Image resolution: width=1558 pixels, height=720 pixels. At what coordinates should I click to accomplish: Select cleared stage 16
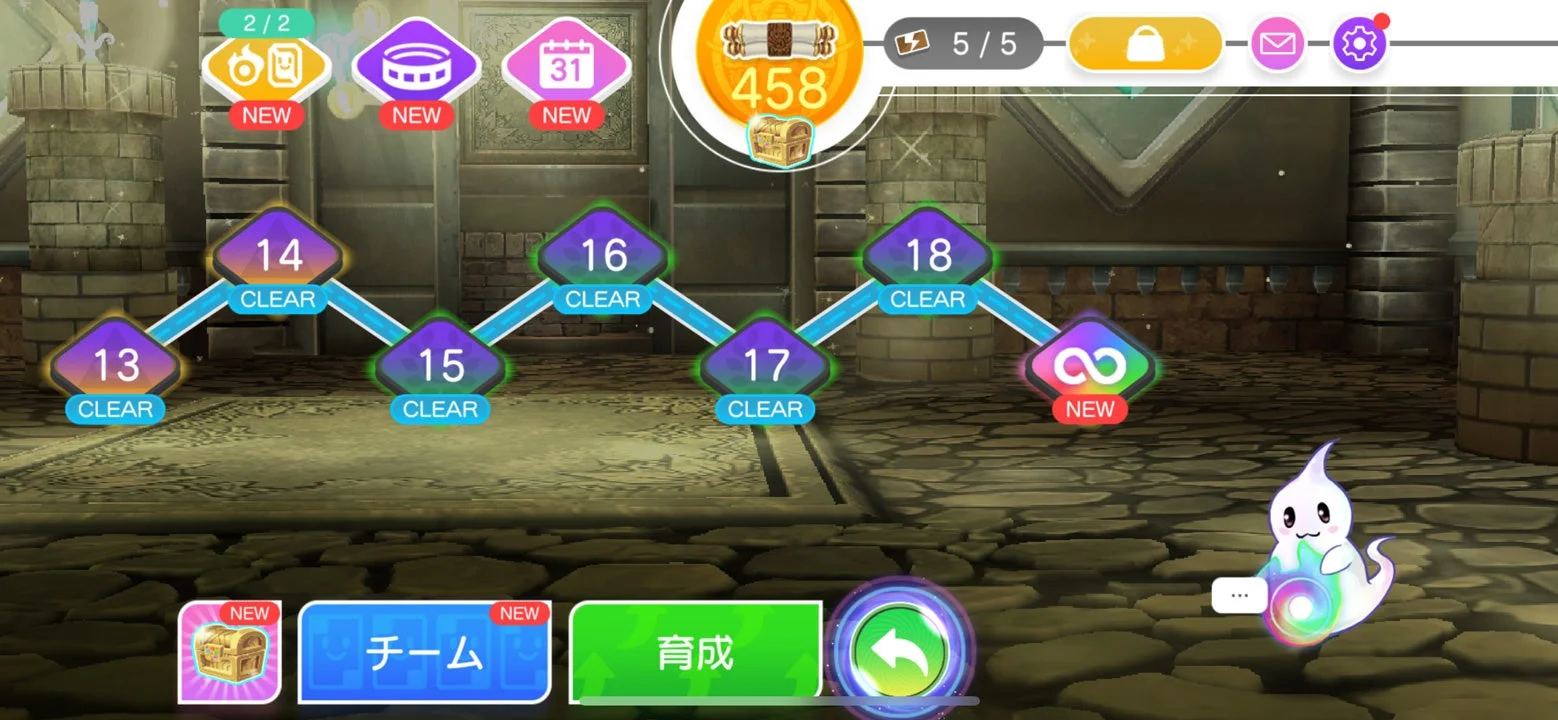(x=601, y=255)
